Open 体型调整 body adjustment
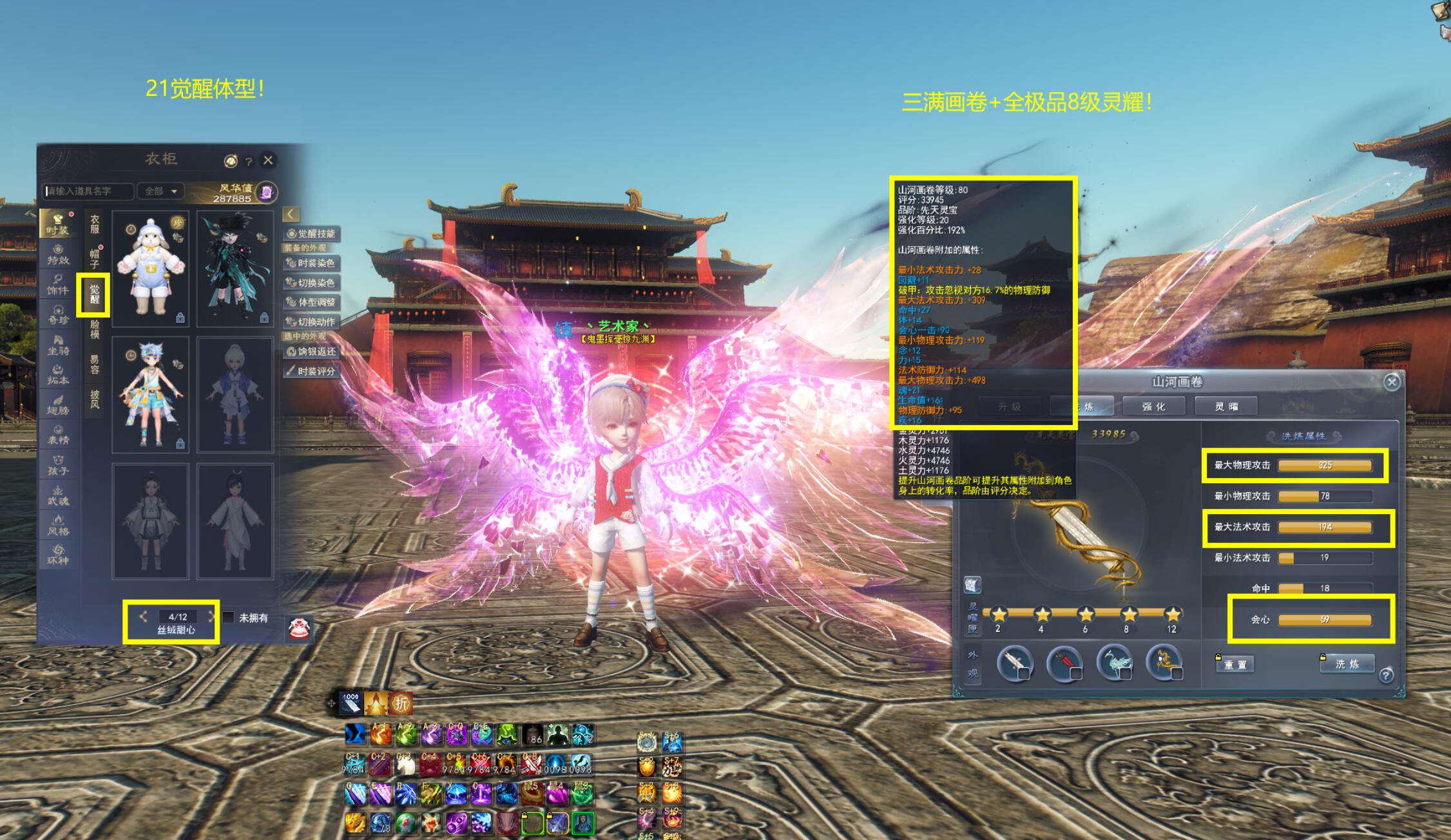The width and height of the screenshot is (1451, 840). pos(312,301)
